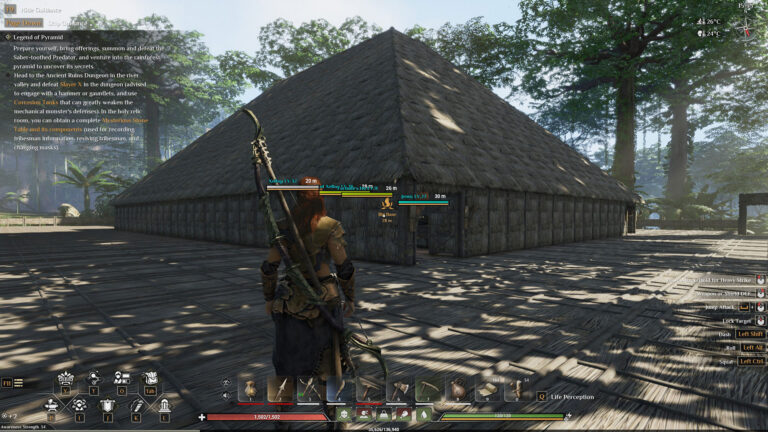Select the clay pot hotbar slot
The width and height of the screenshot is (768, 432).
click(x=251, y=389)
